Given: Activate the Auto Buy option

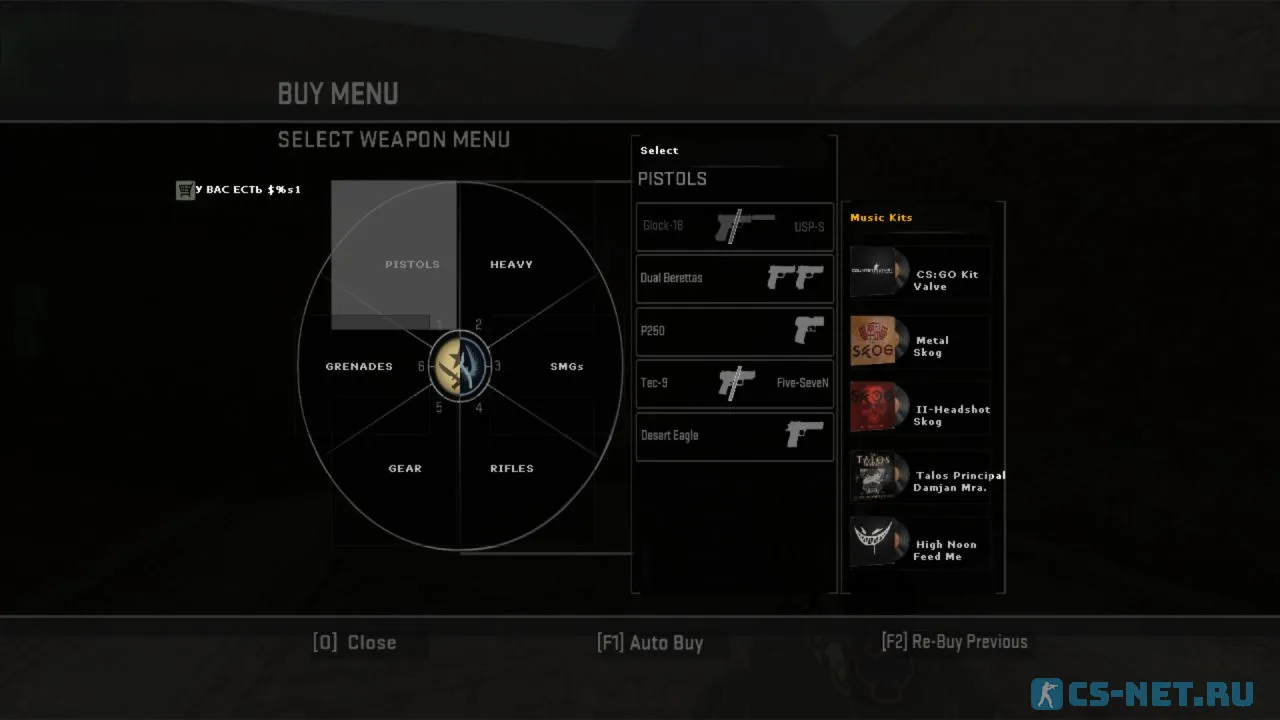Looking at the screenshot, I should point(650,642).
